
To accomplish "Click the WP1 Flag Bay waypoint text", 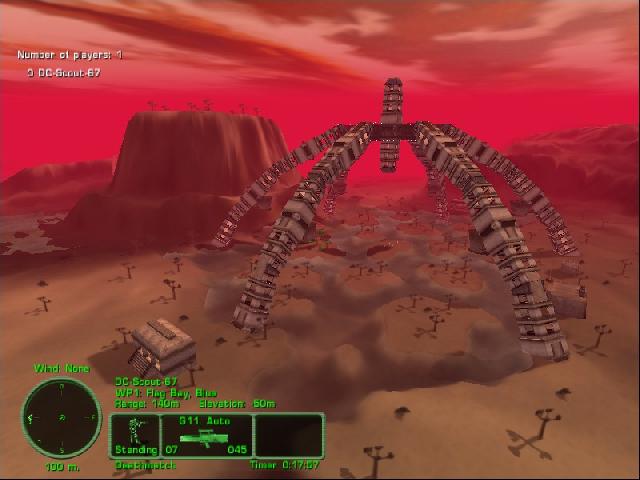I will click(165, 392).
